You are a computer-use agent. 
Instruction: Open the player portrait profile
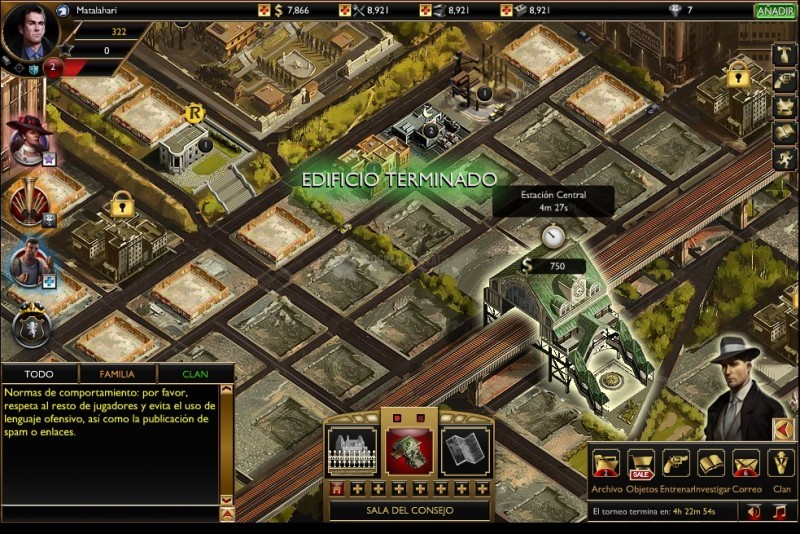pos(28,30)
